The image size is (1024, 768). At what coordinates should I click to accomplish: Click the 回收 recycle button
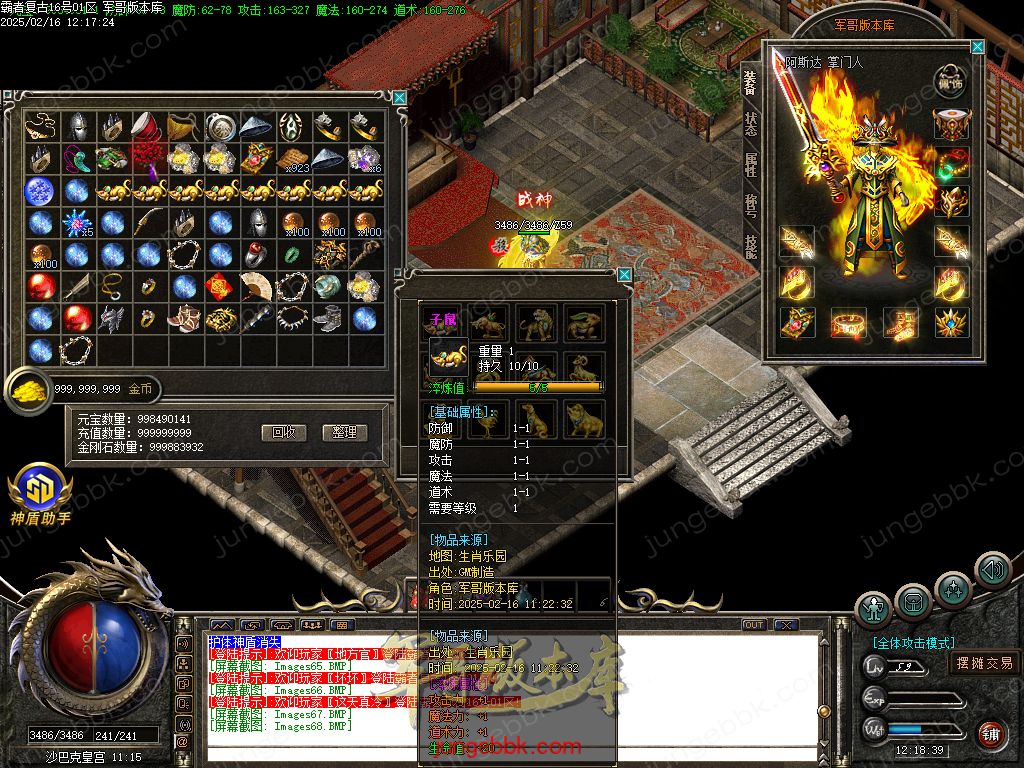pyautogui.click(x=283, y=432)
